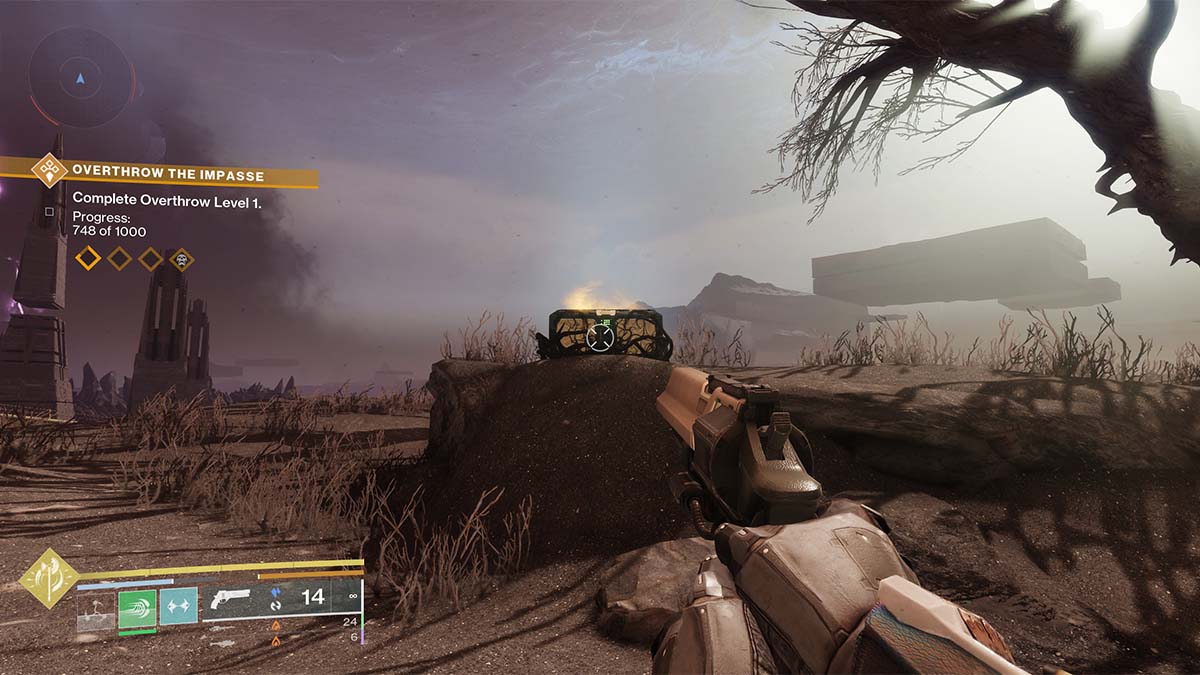Viewport: 1200px width, 675px height.
Task: Use the teal class ability icon
Action: point(178,605)
